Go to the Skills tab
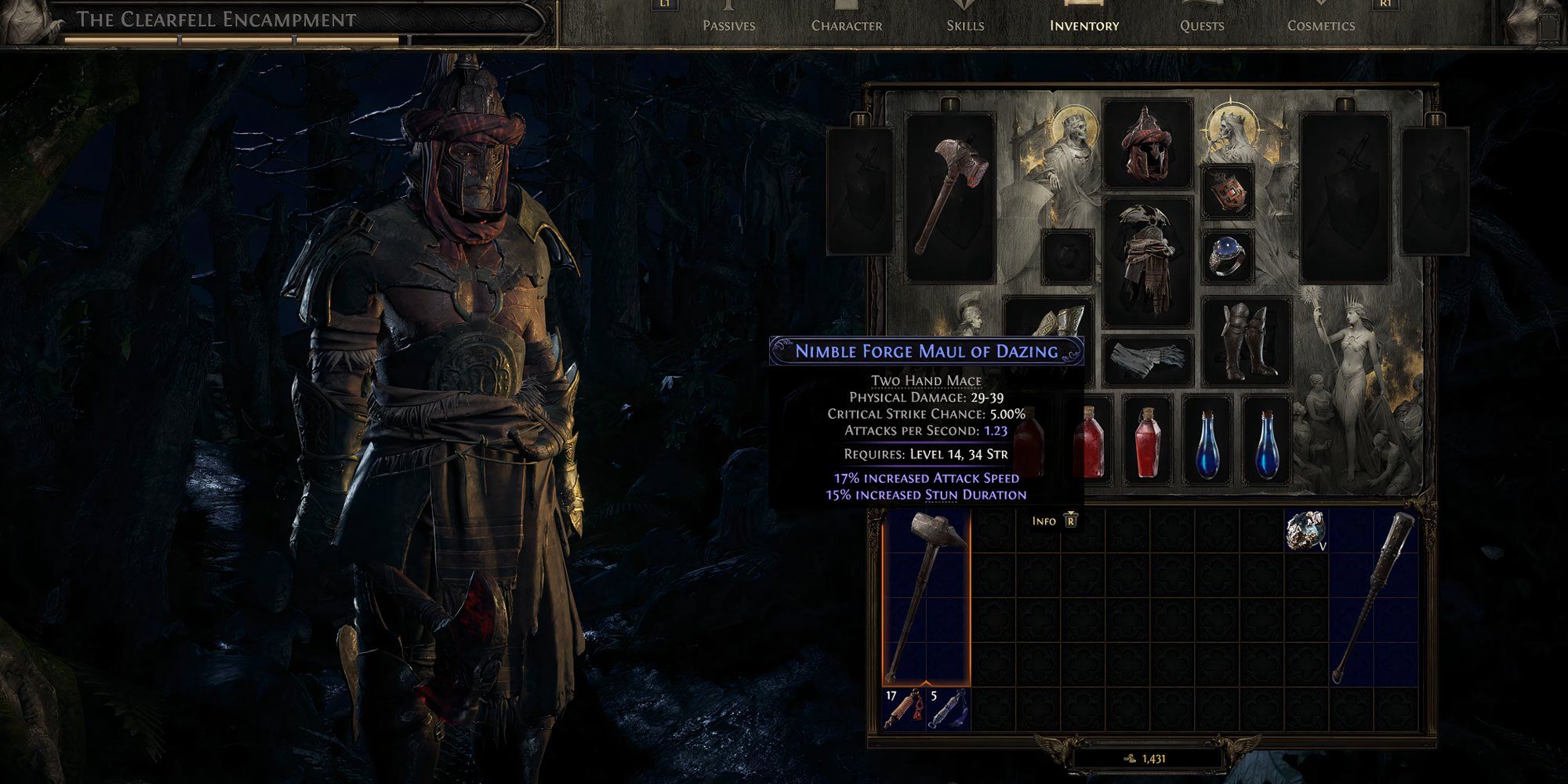 pyautogui.click(x=965, y=25)
